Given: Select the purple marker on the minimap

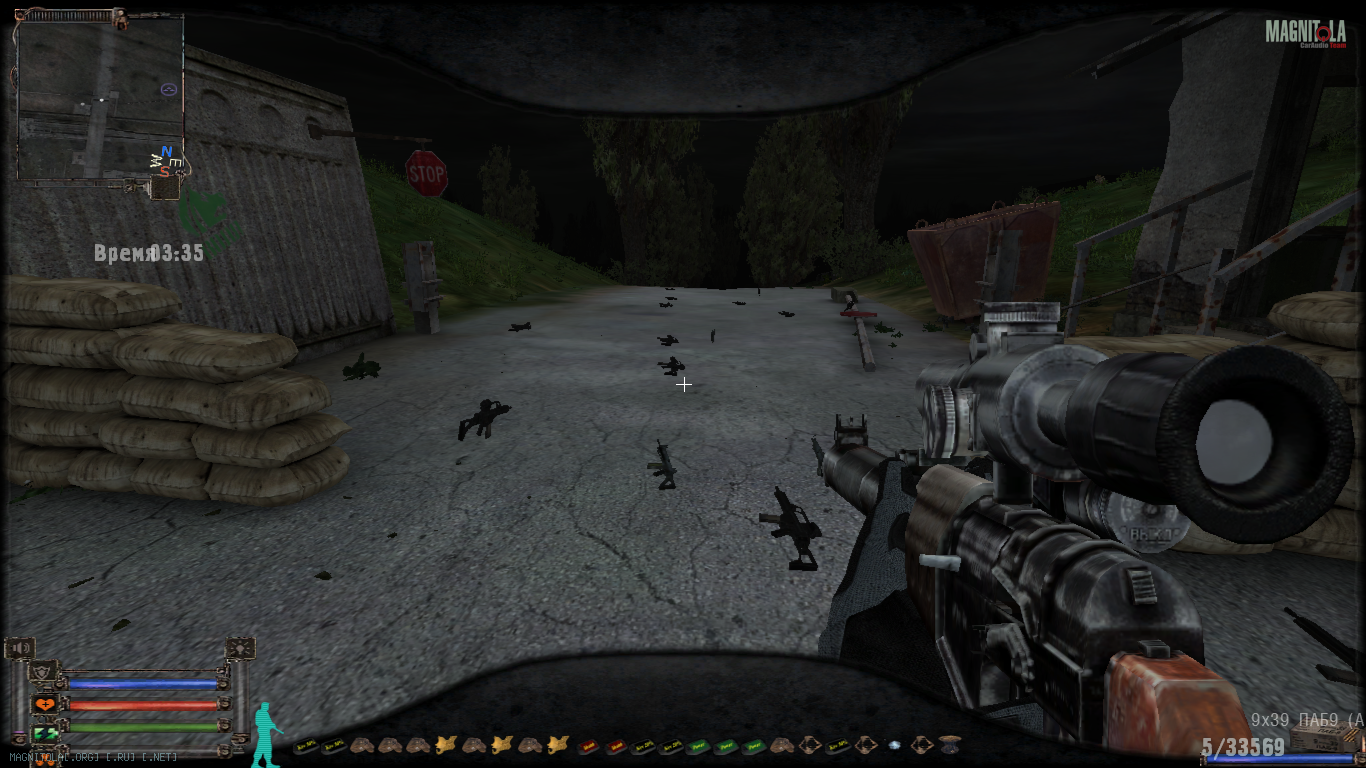Looking at the screenshot, I should [169, 89].
